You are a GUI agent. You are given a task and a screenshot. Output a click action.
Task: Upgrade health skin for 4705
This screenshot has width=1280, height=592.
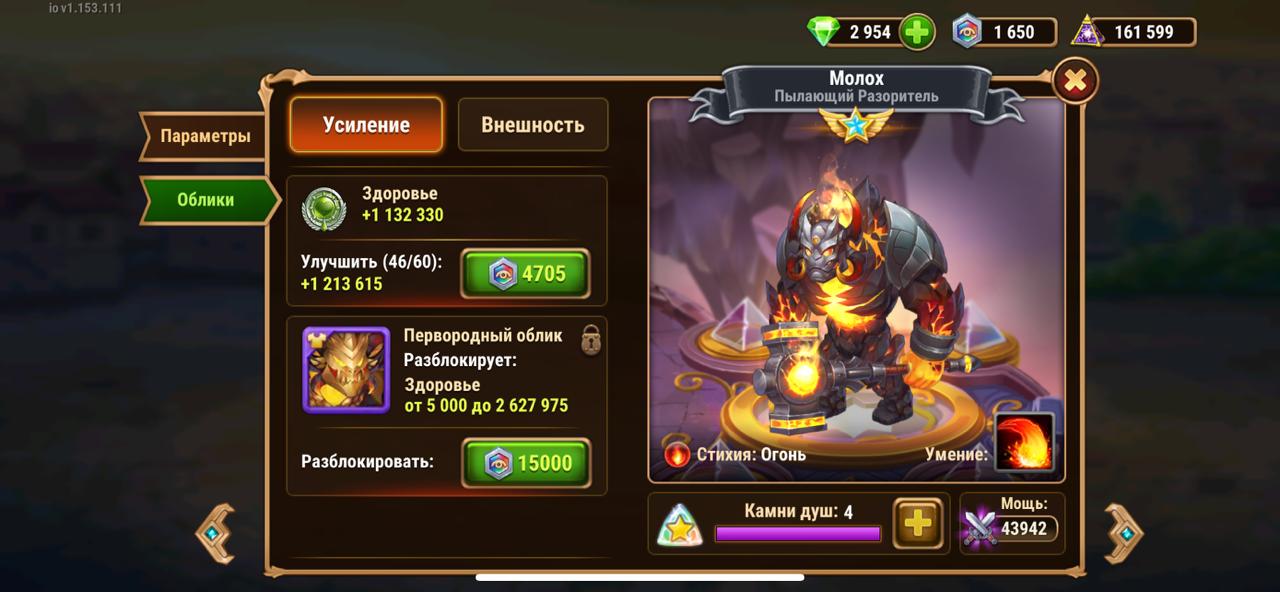pyautogui.click(x=525, y=274)
